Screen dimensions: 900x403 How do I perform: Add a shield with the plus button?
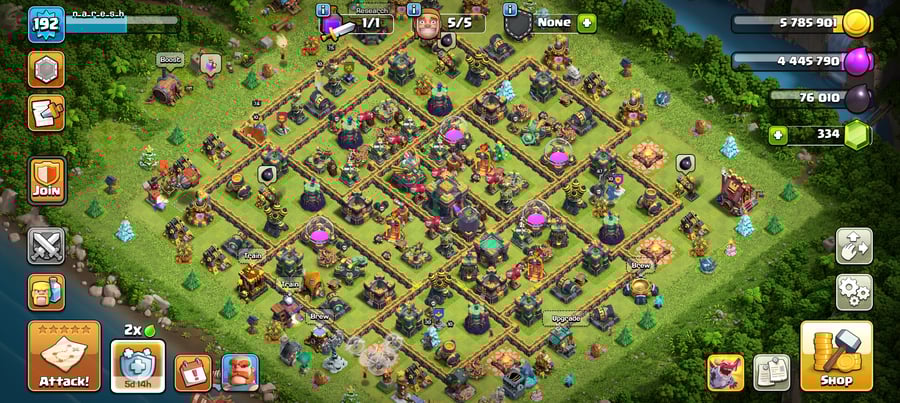[x=586, y=22]
